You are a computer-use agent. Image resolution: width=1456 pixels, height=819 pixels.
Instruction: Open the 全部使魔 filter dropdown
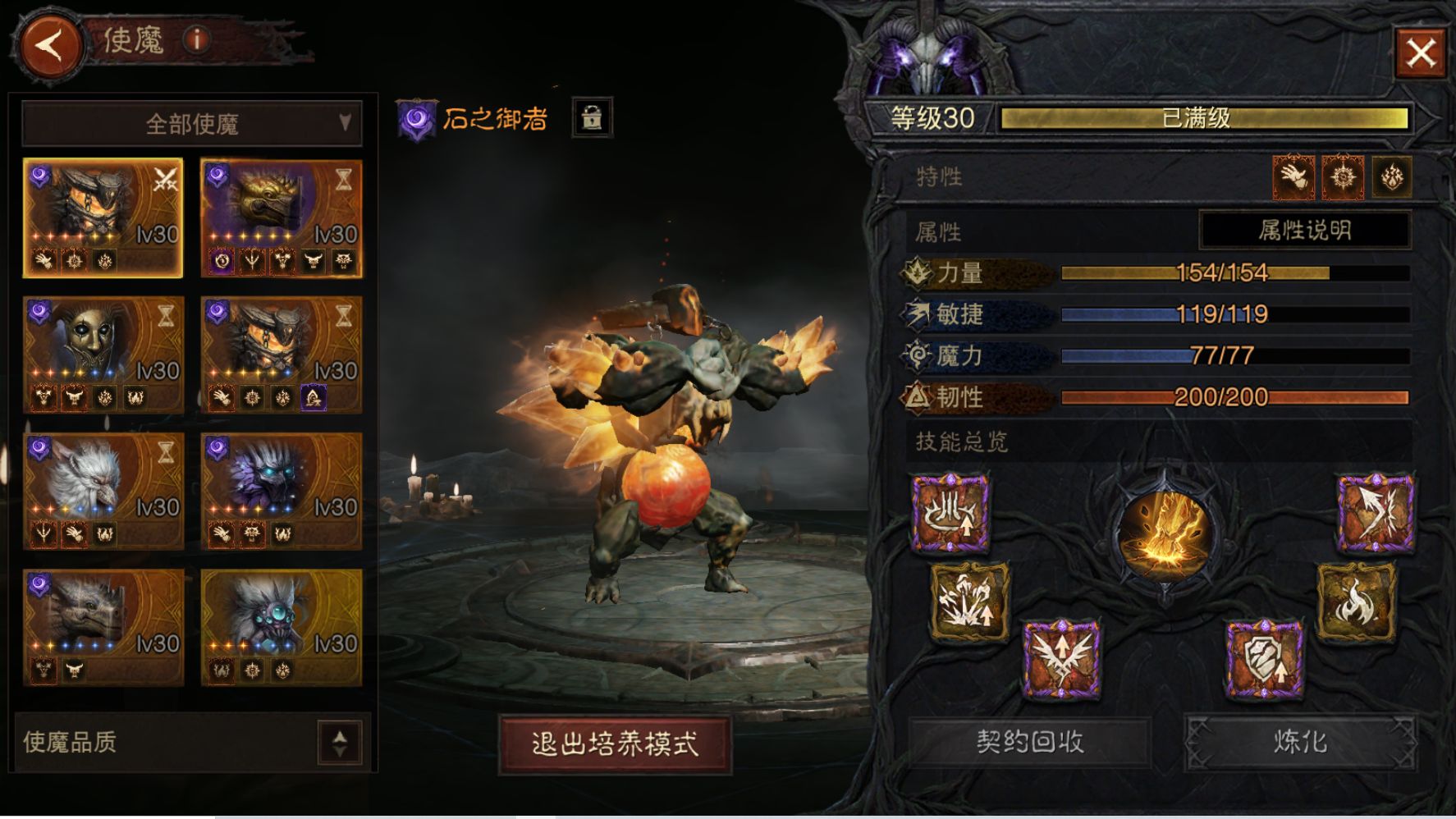click(192, 124)
